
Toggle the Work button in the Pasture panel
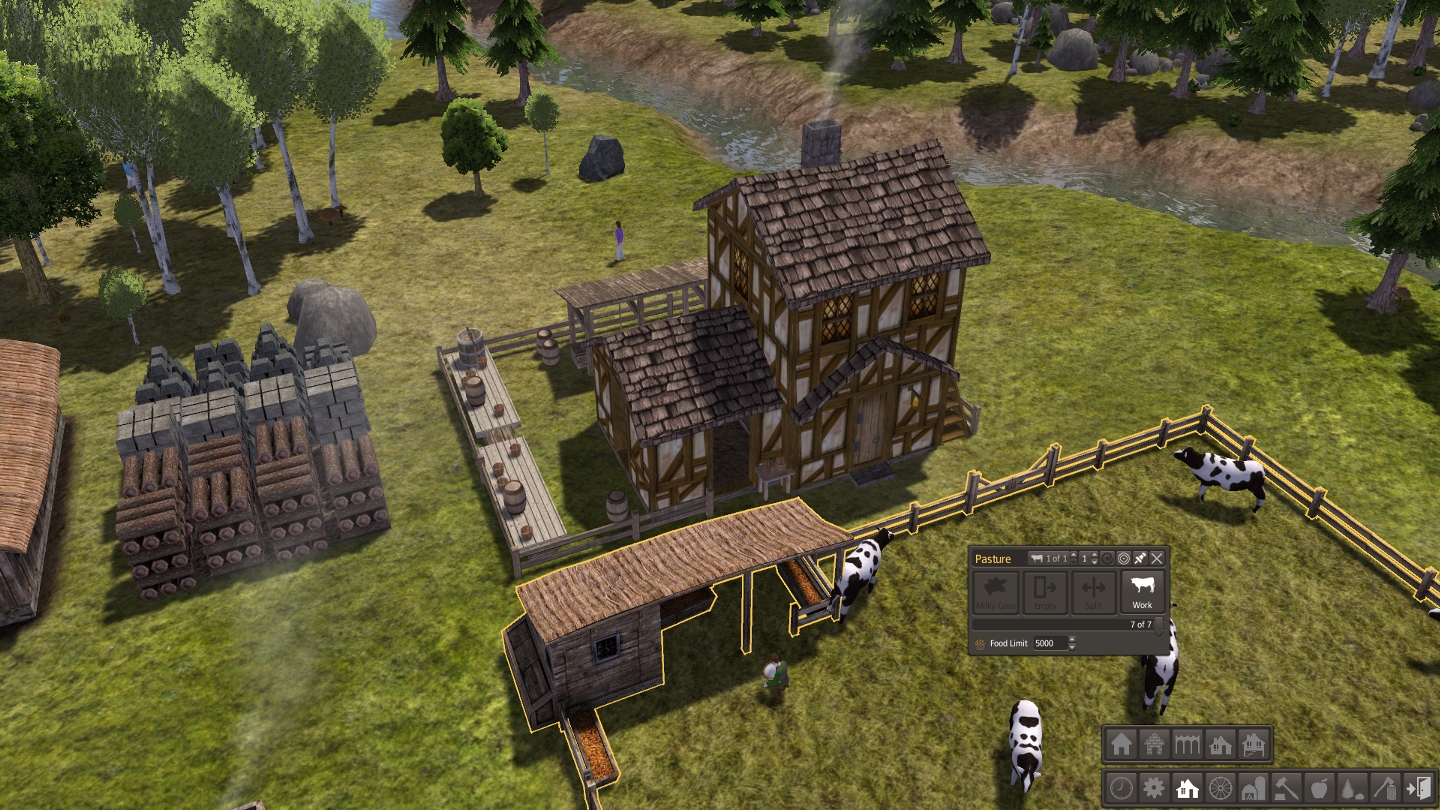click(x=1142, y=592)
